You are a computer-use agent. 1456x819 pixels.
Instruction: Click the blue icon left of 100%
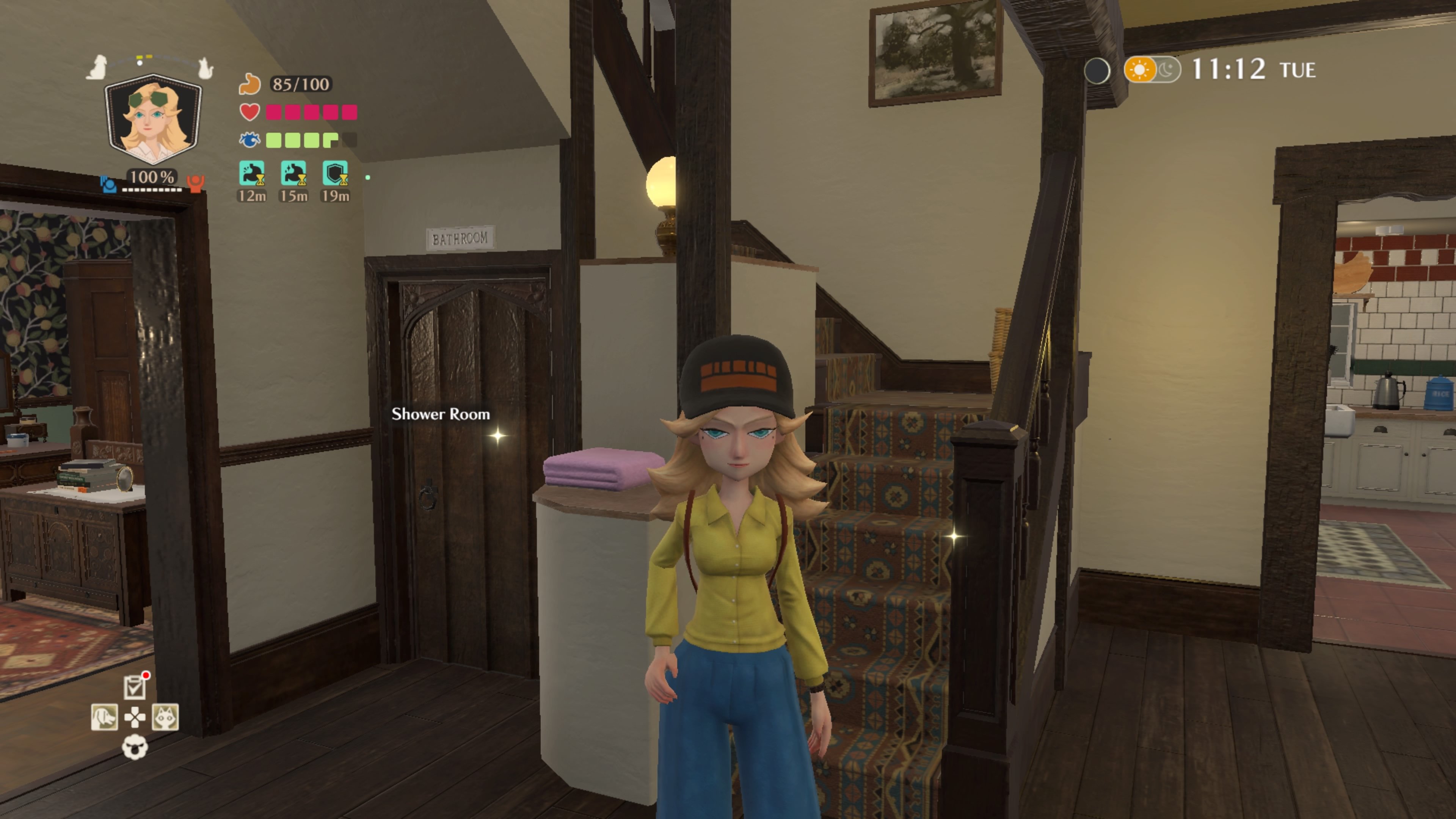(108, 184)
